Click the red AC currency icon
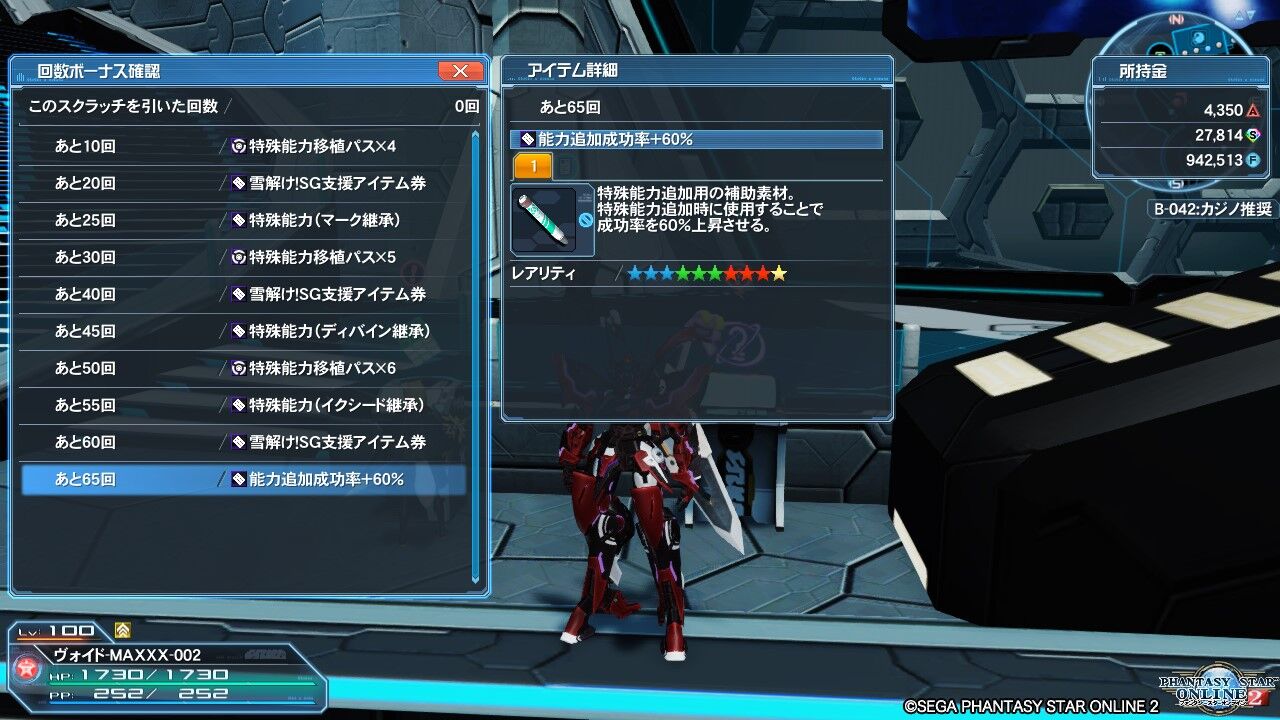The height and width of the screenshot is (720, 1280). pos(1253,110)
